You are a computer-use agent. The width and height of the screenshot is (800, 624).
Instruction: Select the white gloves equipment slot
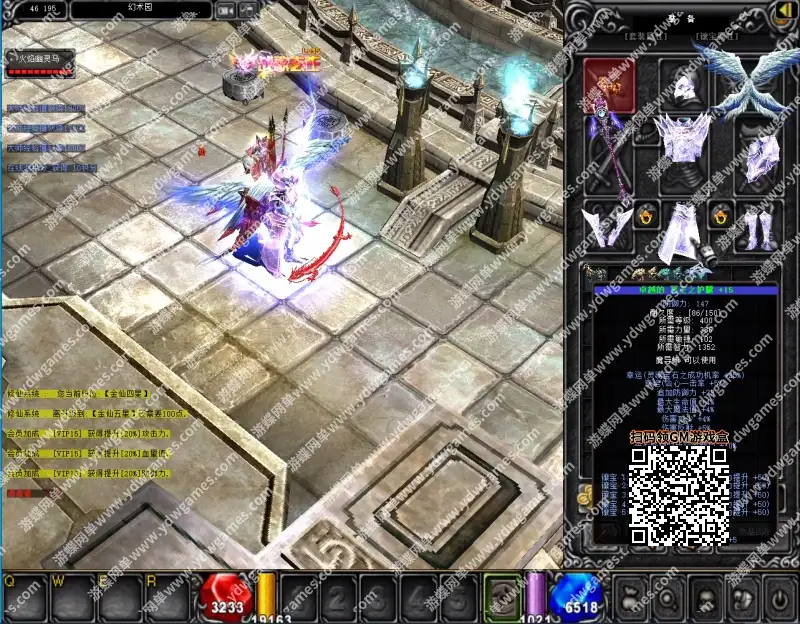point(608,225)
